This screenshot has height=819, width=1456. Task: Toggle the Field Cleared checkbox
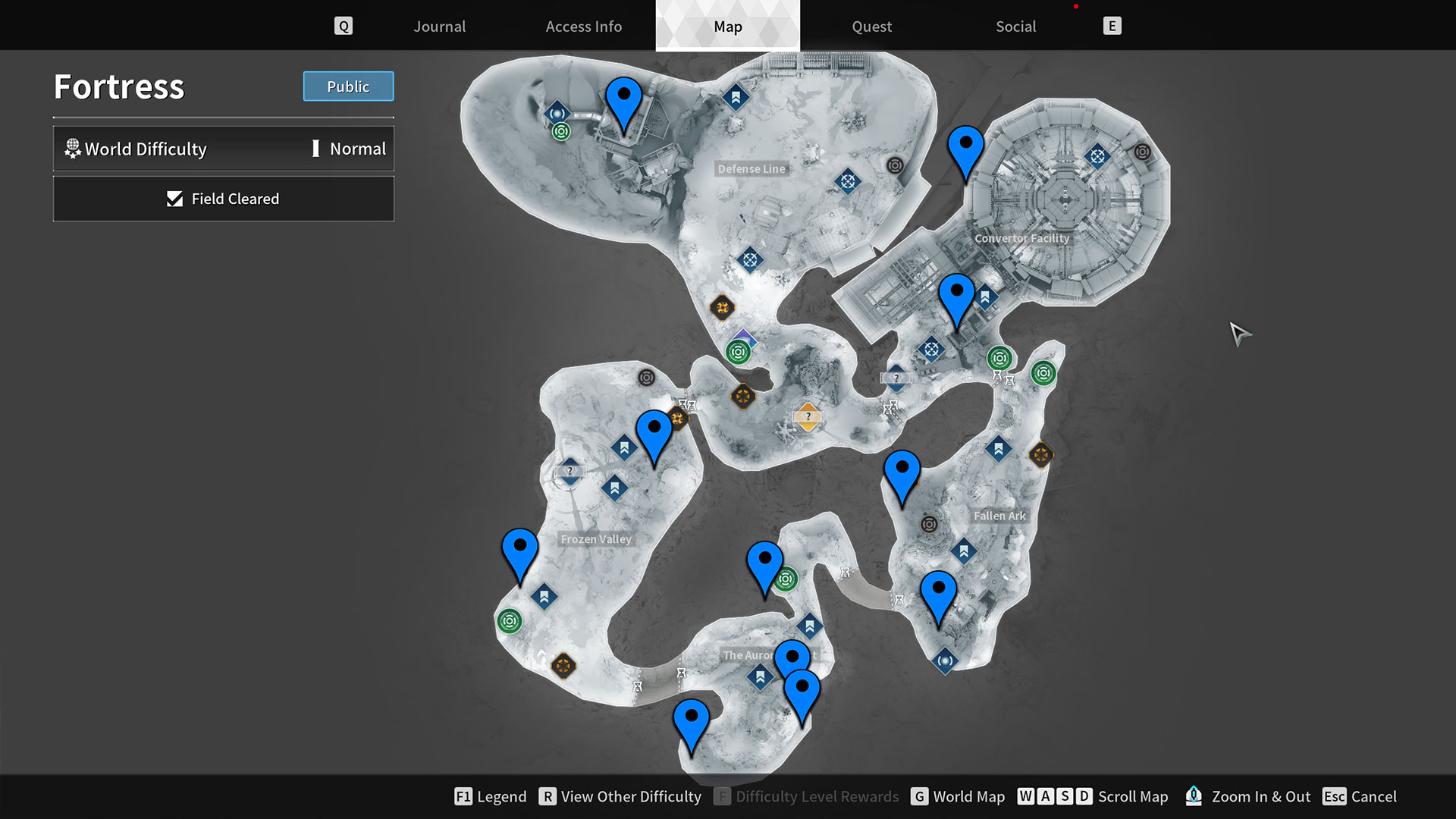click(174, 199)
